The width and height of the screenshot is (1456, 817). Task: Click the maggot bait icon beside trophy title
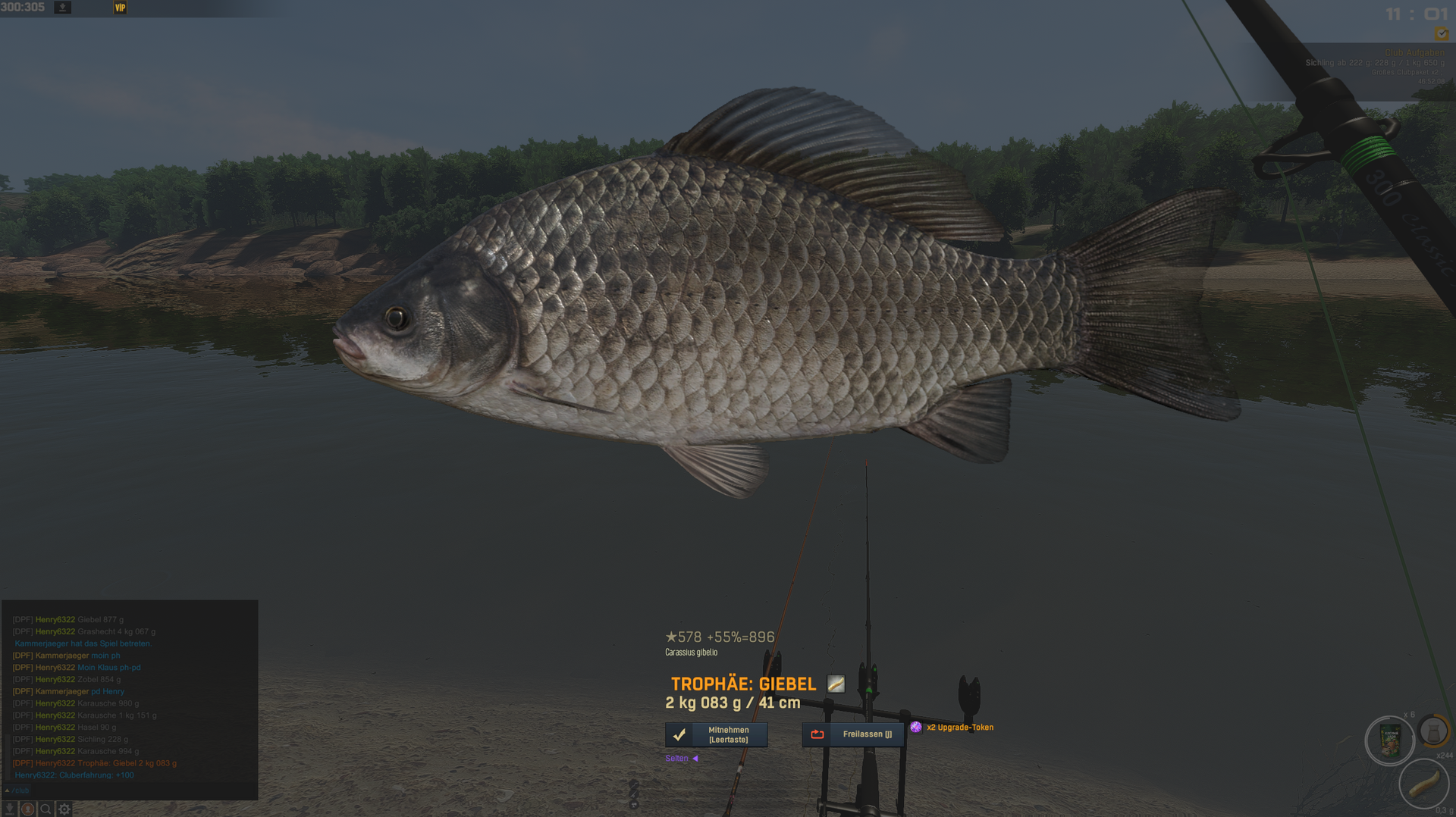(x=836, y=684)
